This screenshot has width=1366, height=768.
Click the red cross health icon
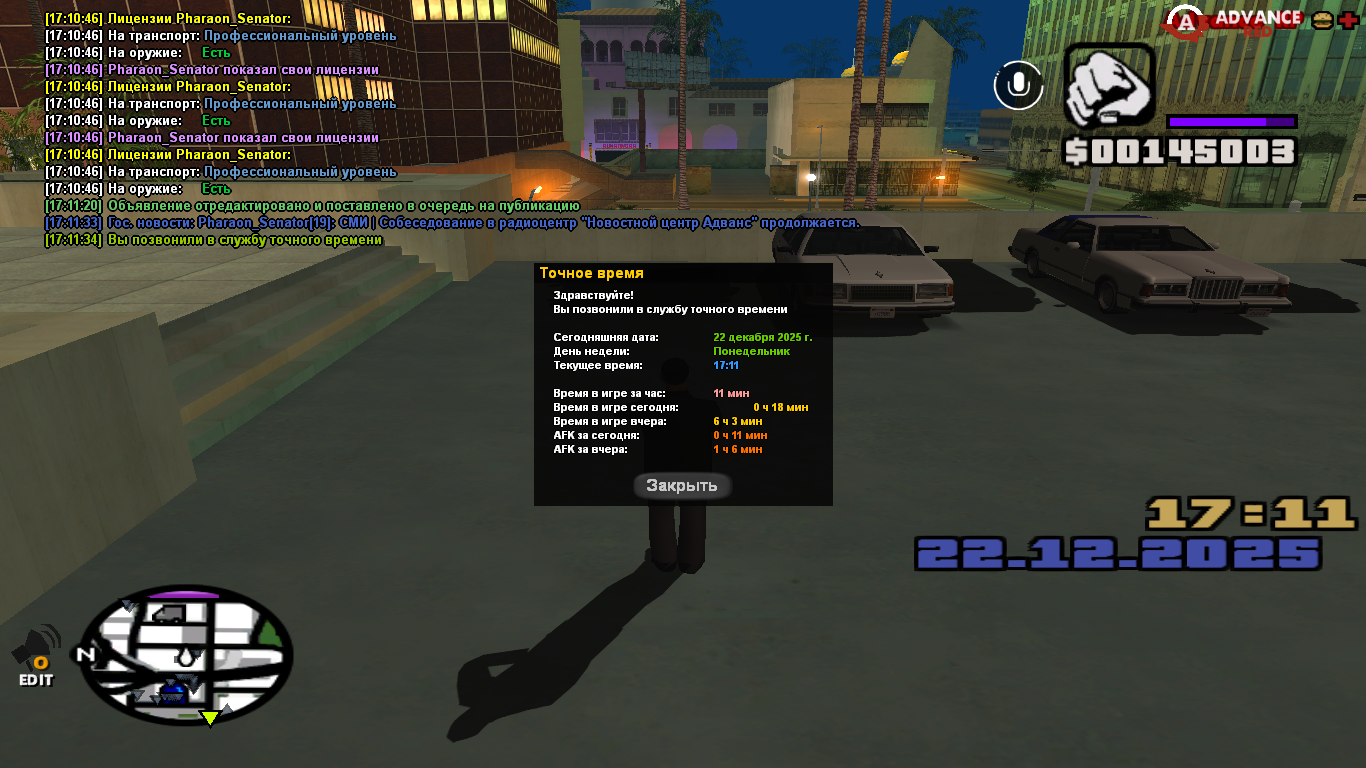pos(1348,20)
